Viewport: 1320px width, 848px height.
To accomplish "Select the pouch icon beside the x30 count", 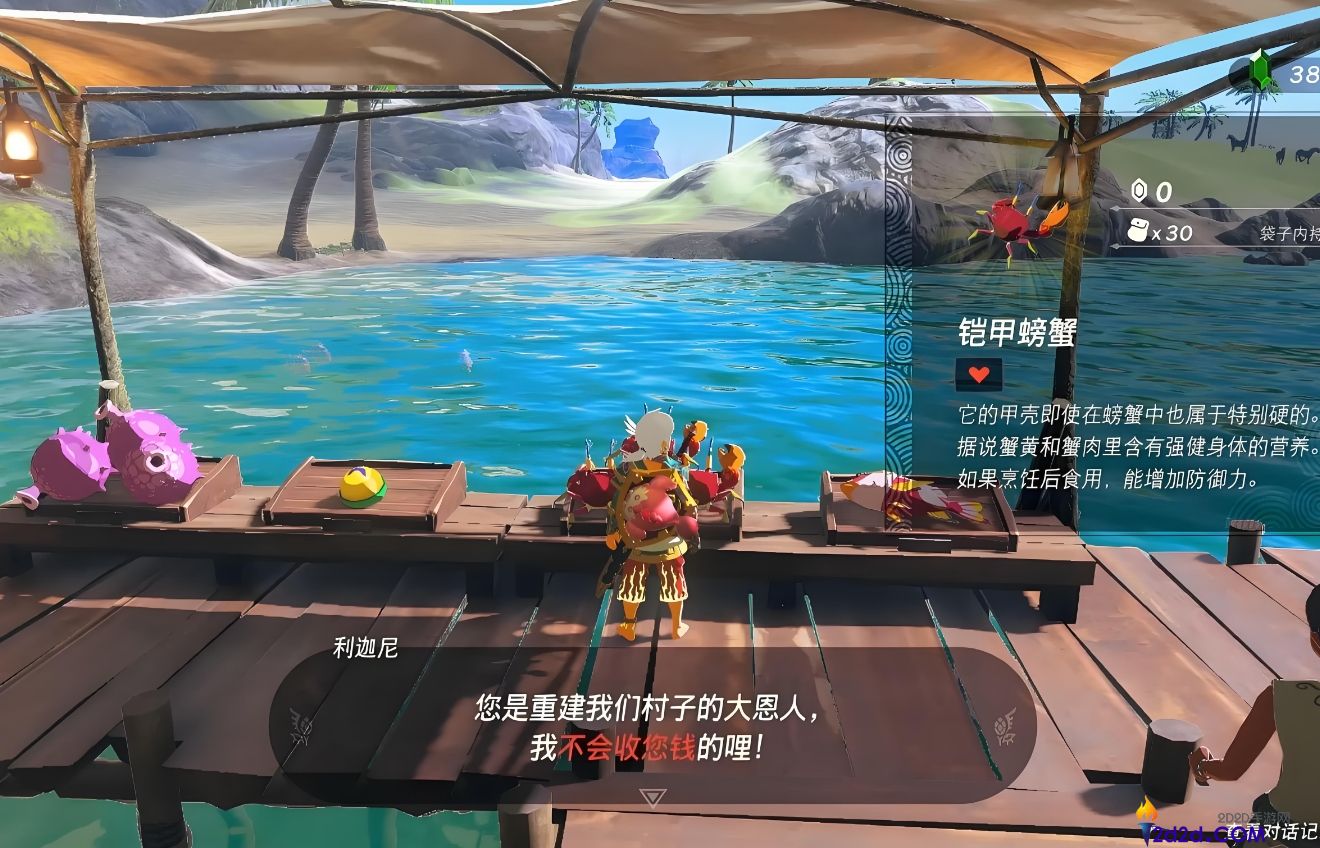I will pyautogui.click(x=1139, y=229).
